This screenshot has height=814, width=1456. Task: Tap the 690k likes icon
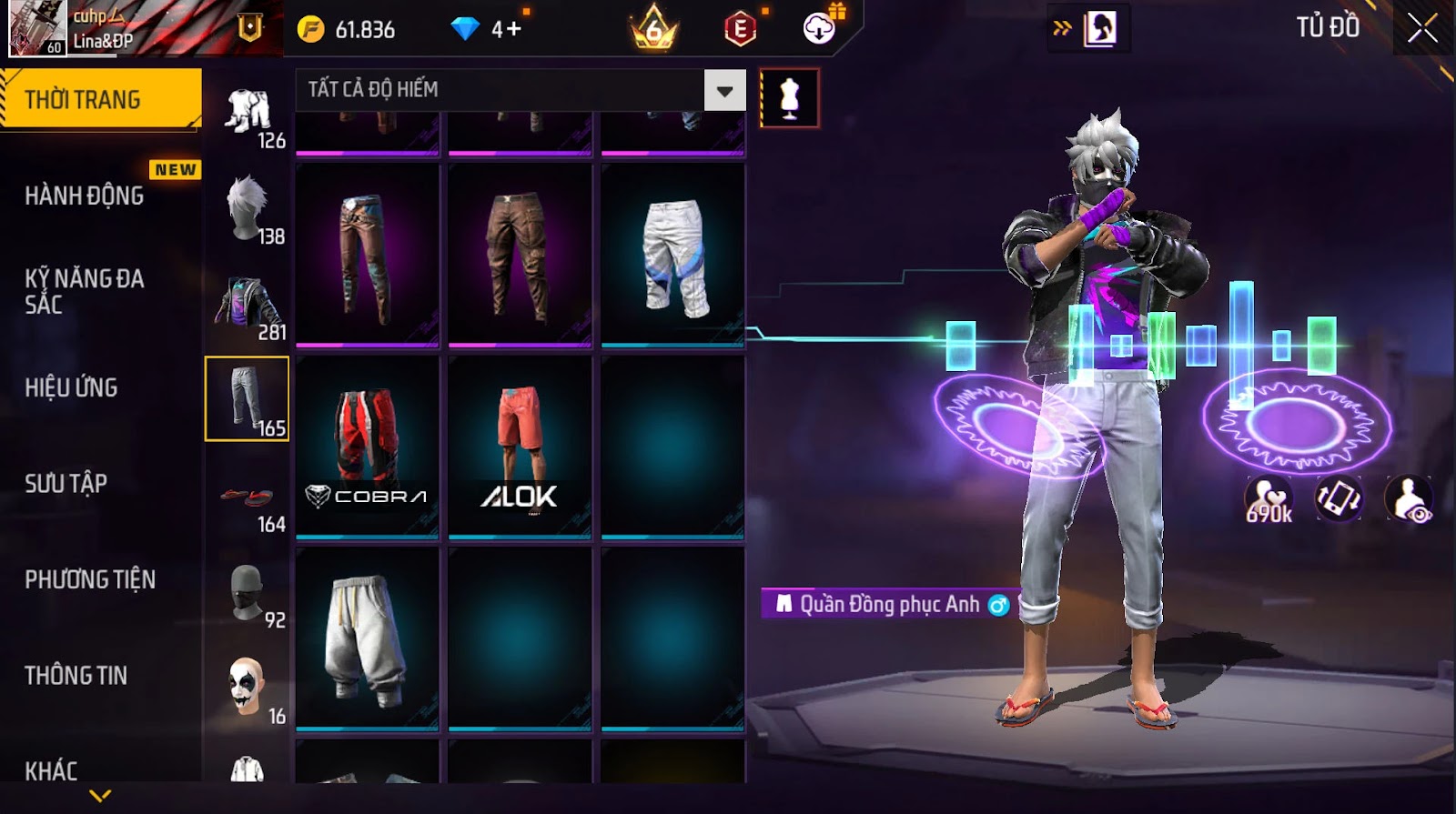pos(1269,498)
